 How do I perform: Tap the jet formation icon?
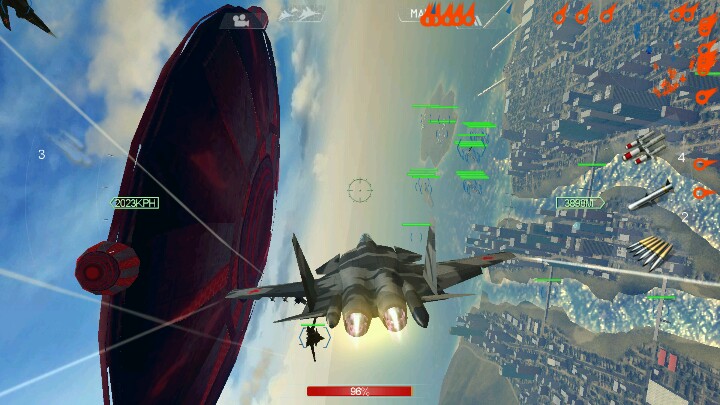coord(302,15)
